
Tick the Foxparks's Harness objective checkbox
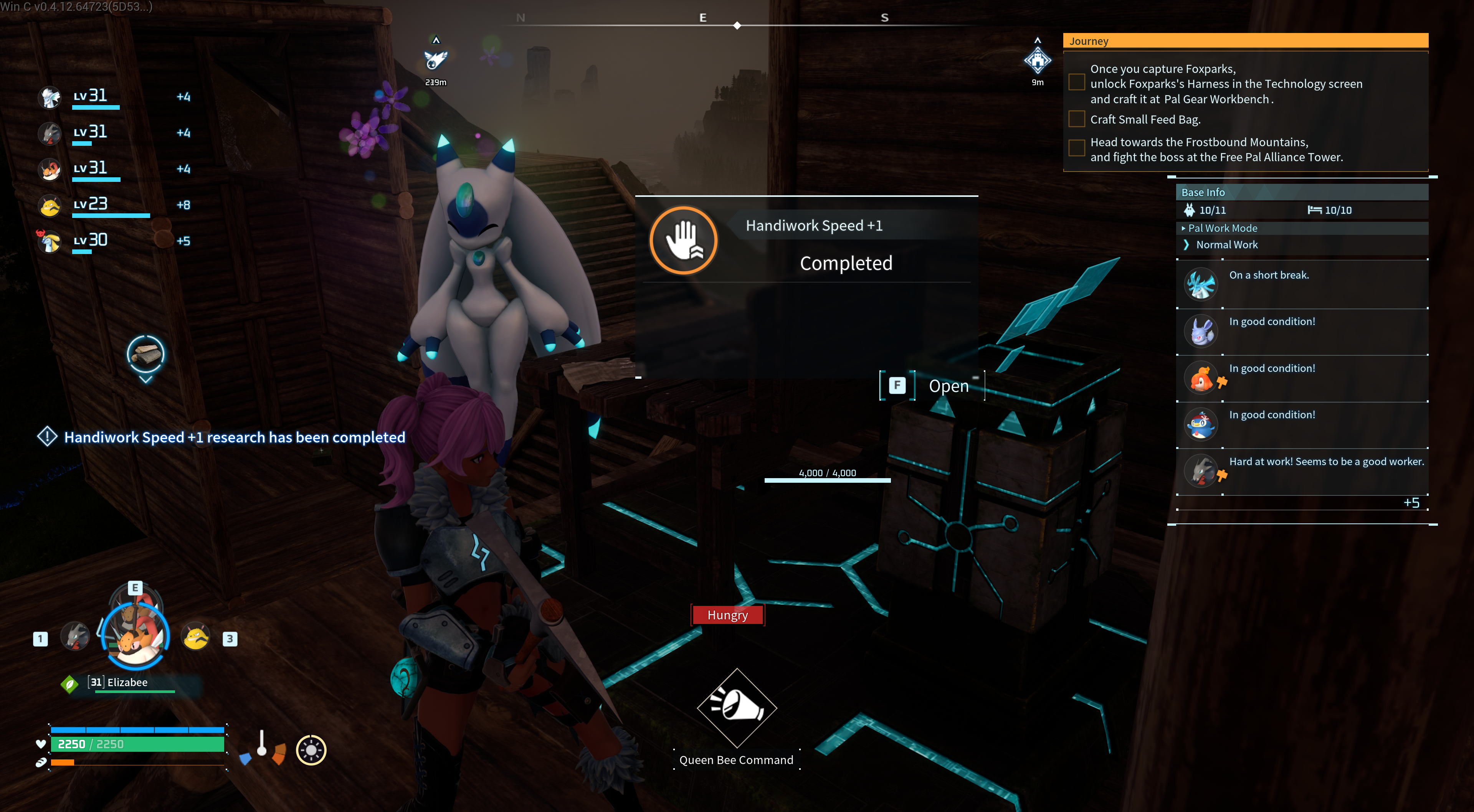coord(1076,83)
